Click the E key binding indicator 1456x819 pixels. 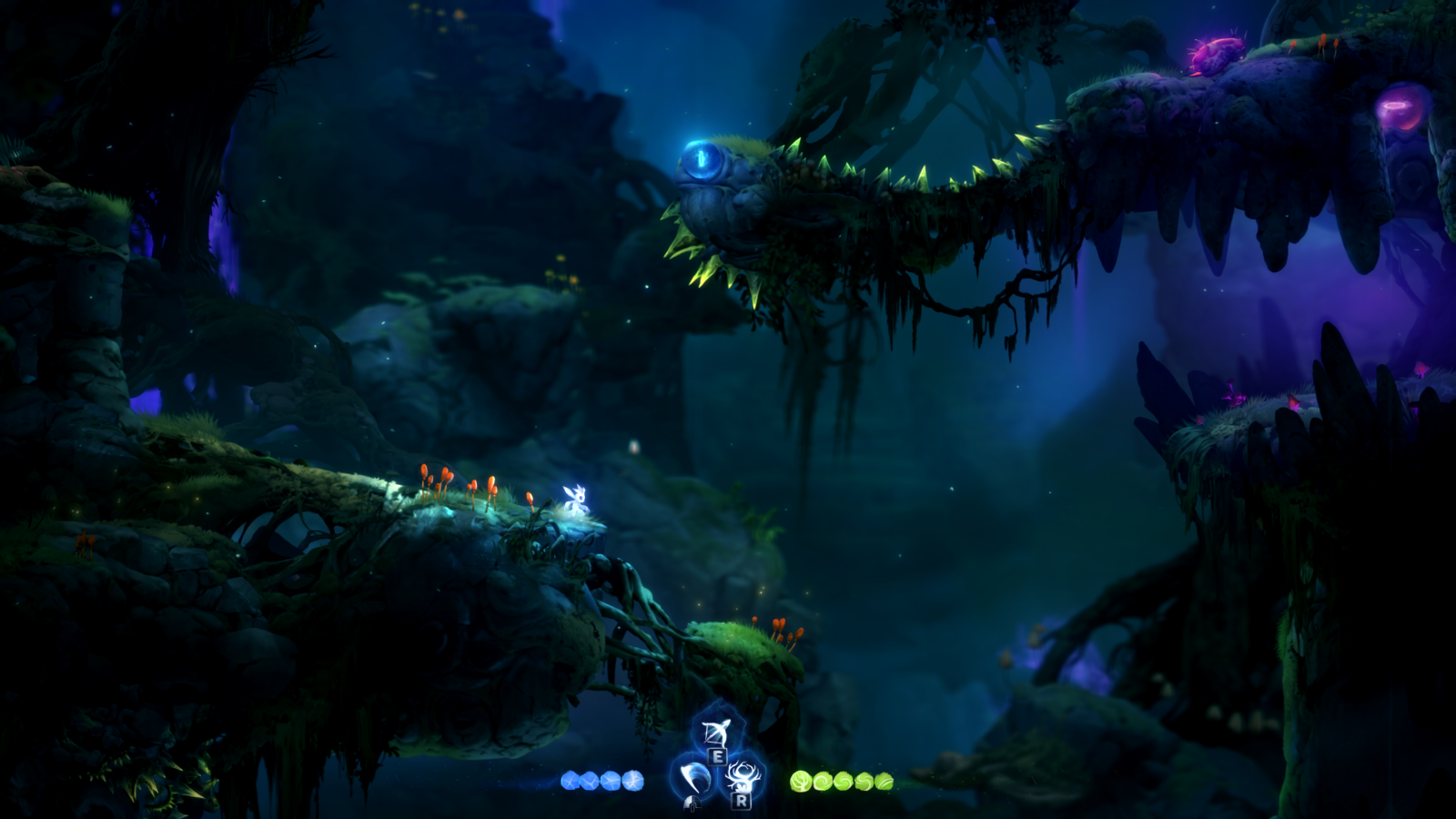[719, 755]
